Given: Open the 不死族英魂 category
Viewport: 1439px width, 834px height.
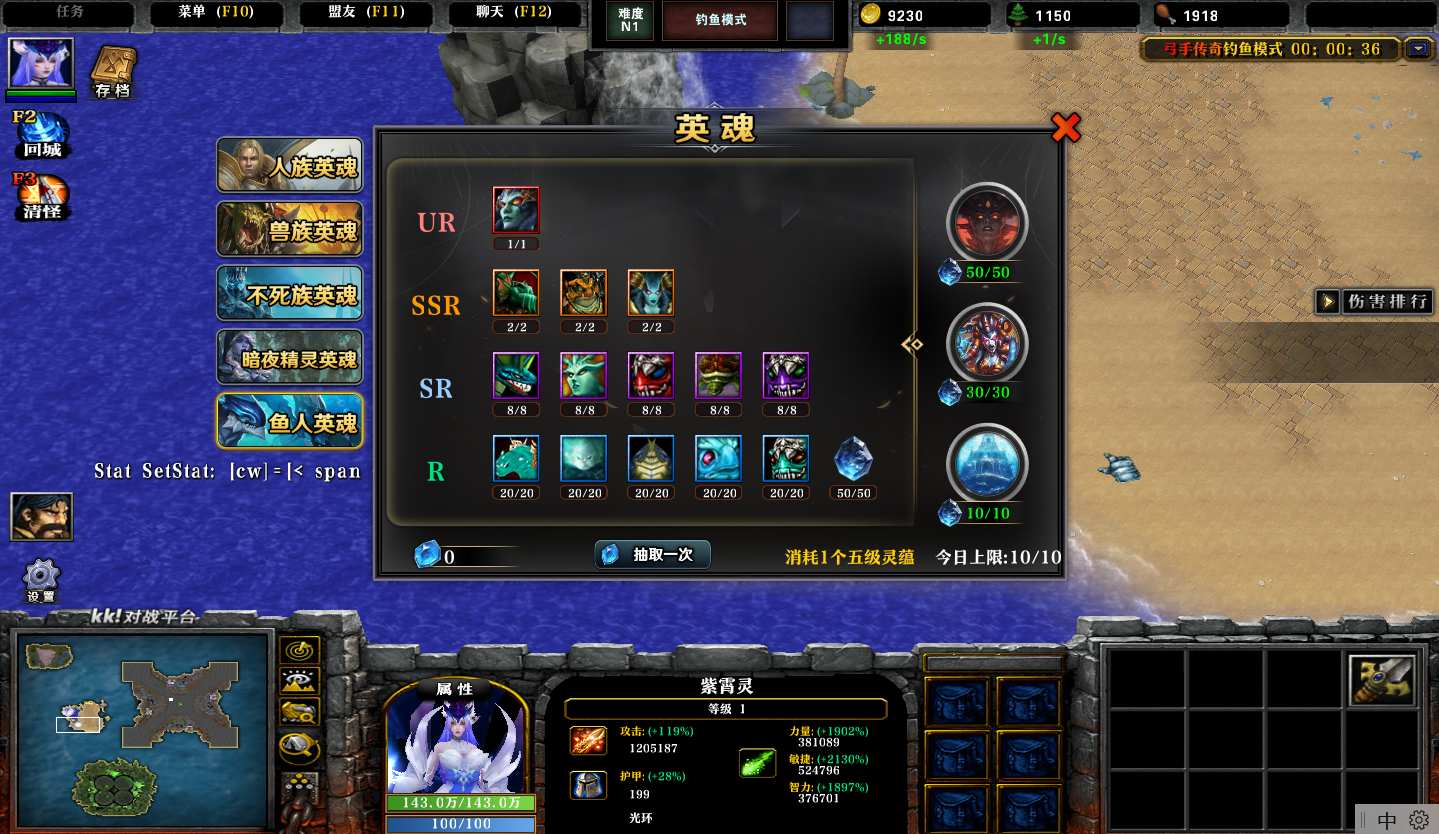Looking at the screenshot, I should 290,294.
